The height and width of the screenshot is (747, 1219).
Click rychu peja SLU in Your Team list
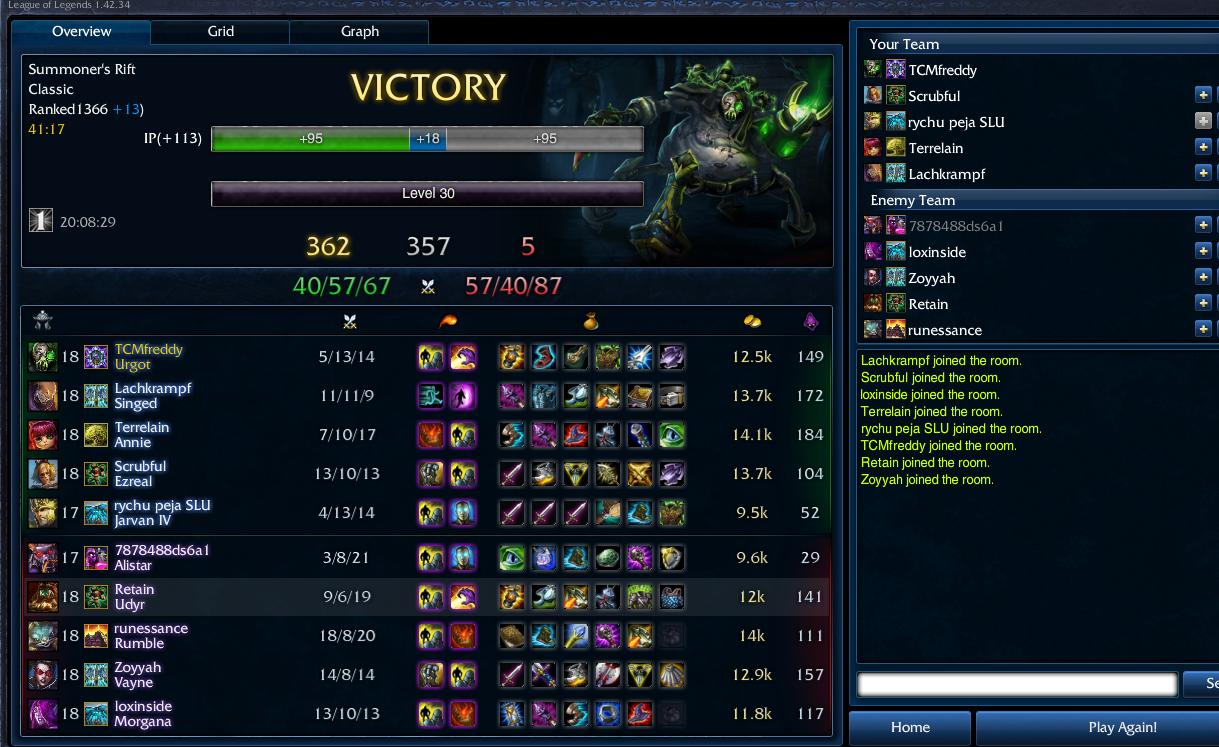[956, 122]
